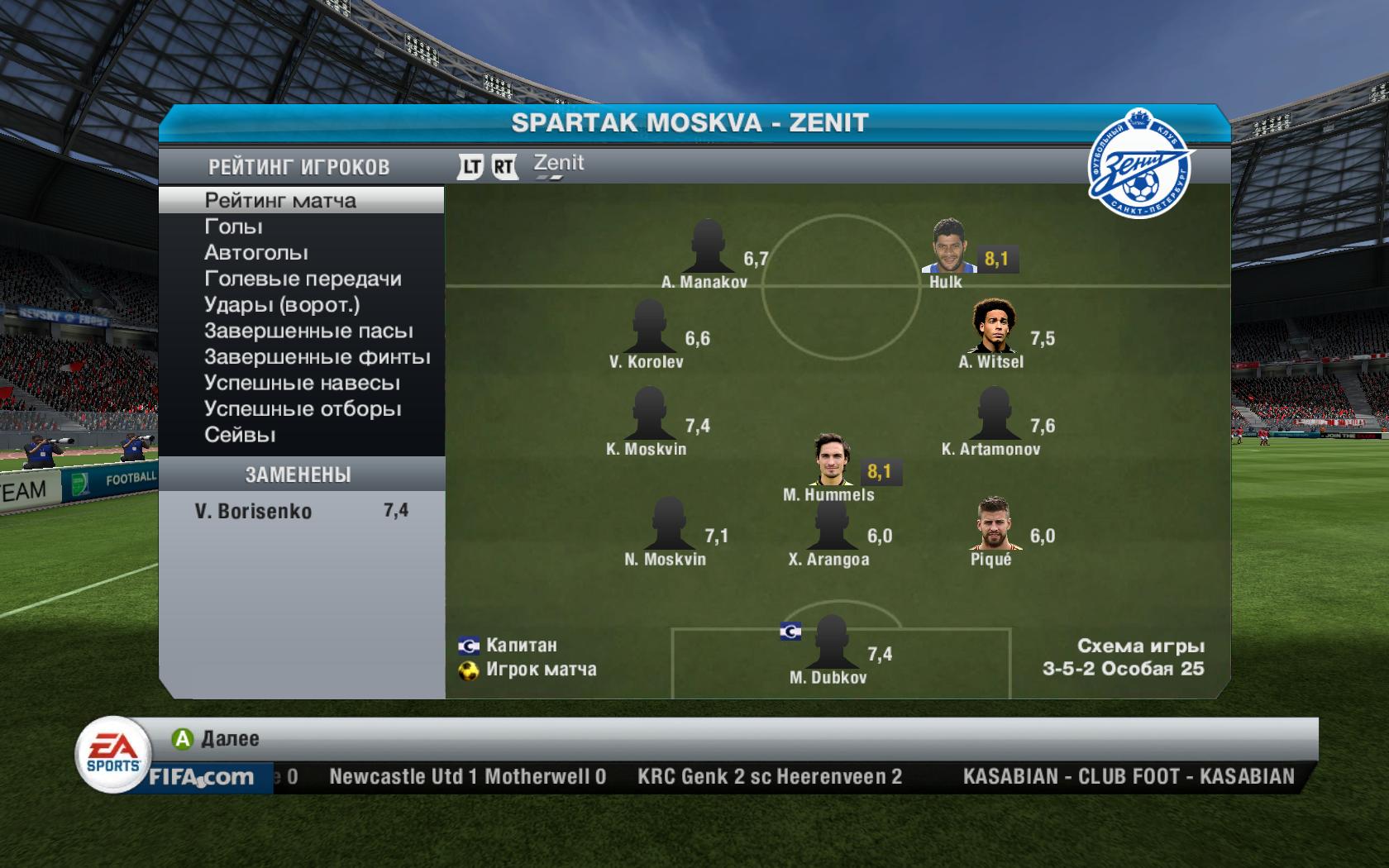
Task: Show Завершенные пасы statistics
Action: click(x=308, y=331)
